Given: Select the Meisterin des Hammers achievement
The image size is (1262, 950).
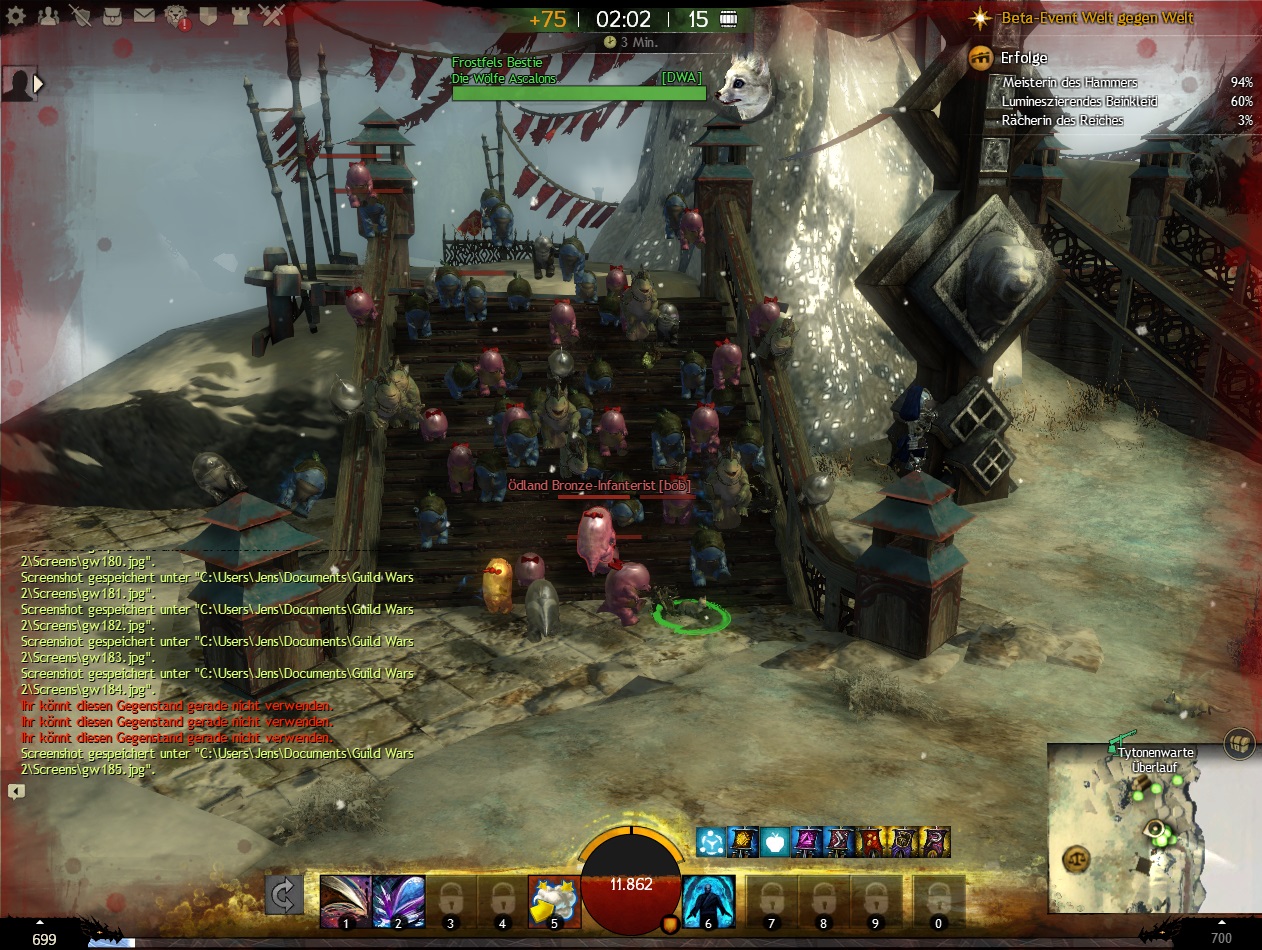Looking at the screenshot, I should (x=1069, y=83).
